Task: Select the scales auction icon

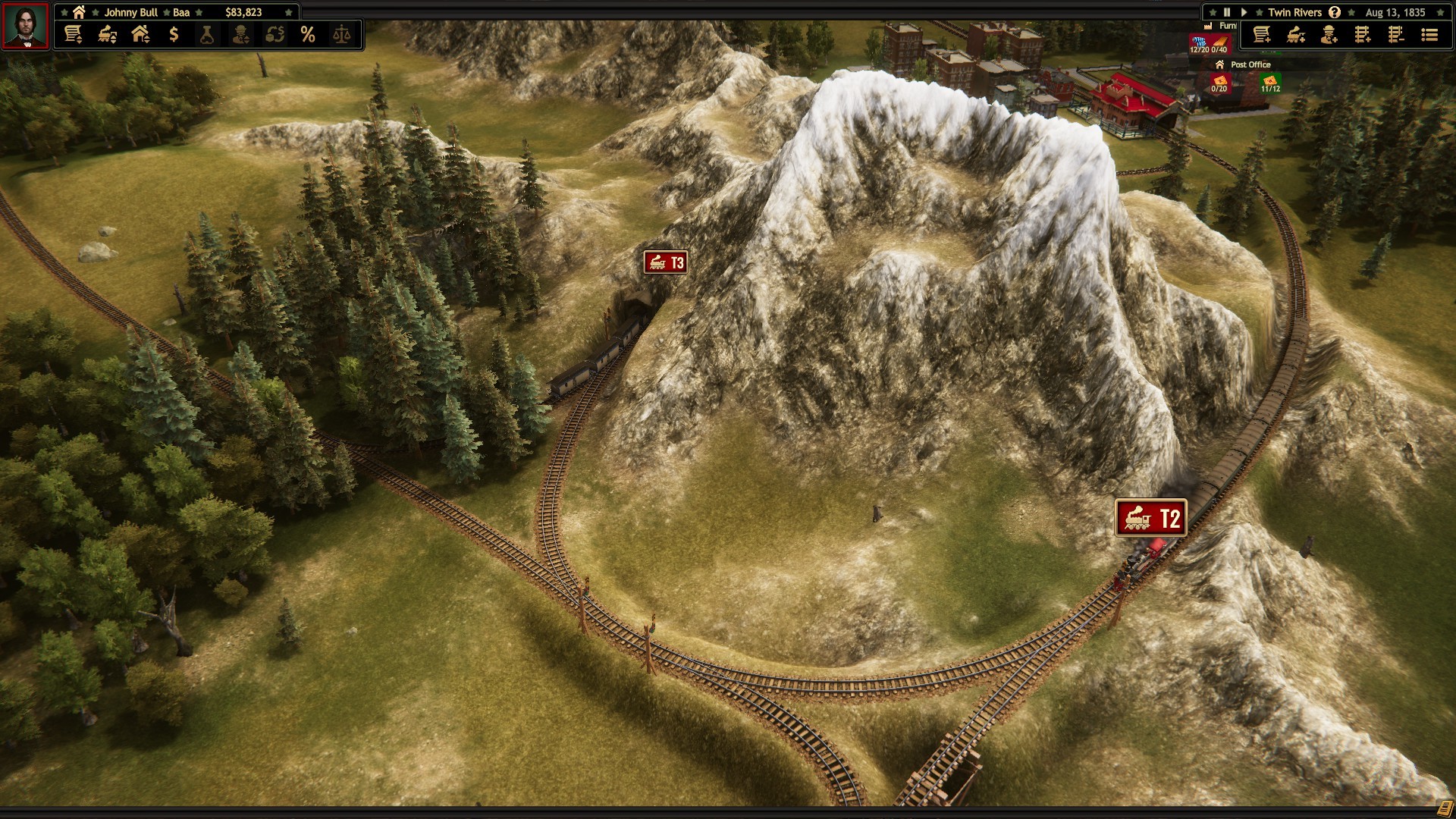Action: coord(342,34)
